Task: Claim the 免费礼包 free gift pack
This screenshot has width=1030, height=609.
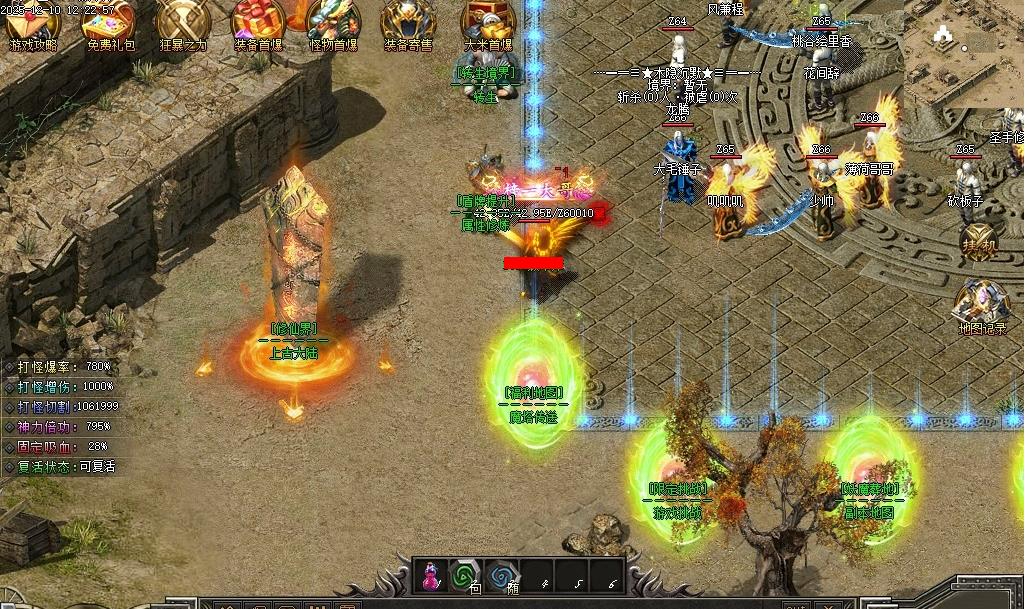Action: [109, 24]
